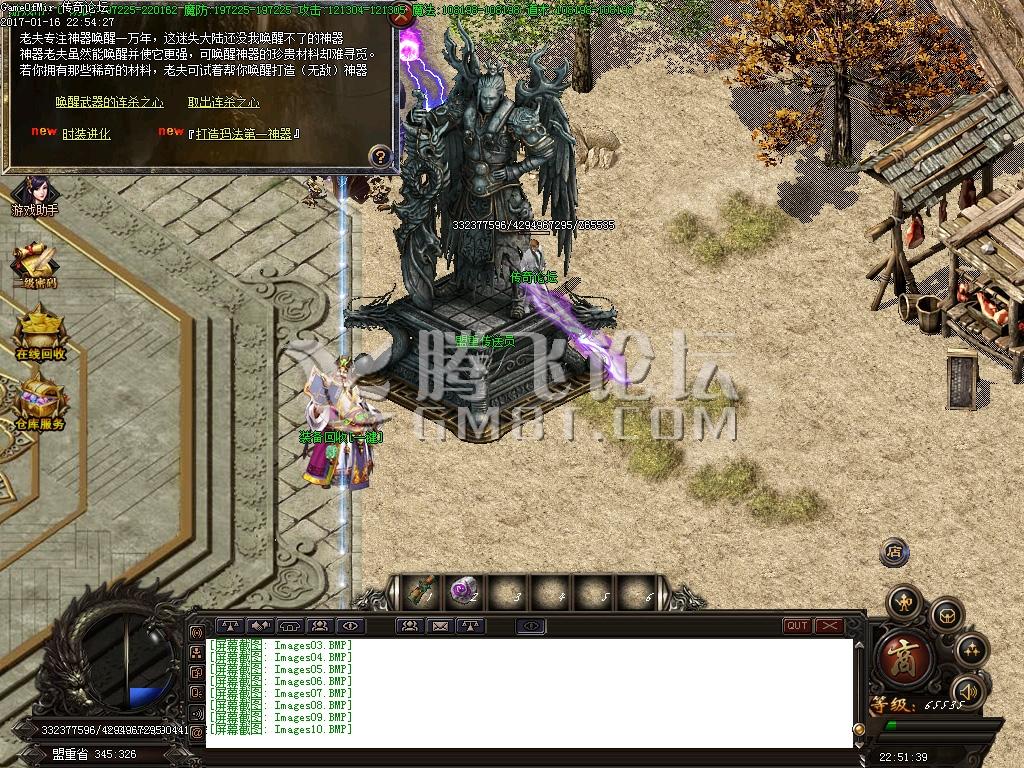The image size is (1024, 768).
Task: Open the 游戏助手 game assistant
Action: 34,194
